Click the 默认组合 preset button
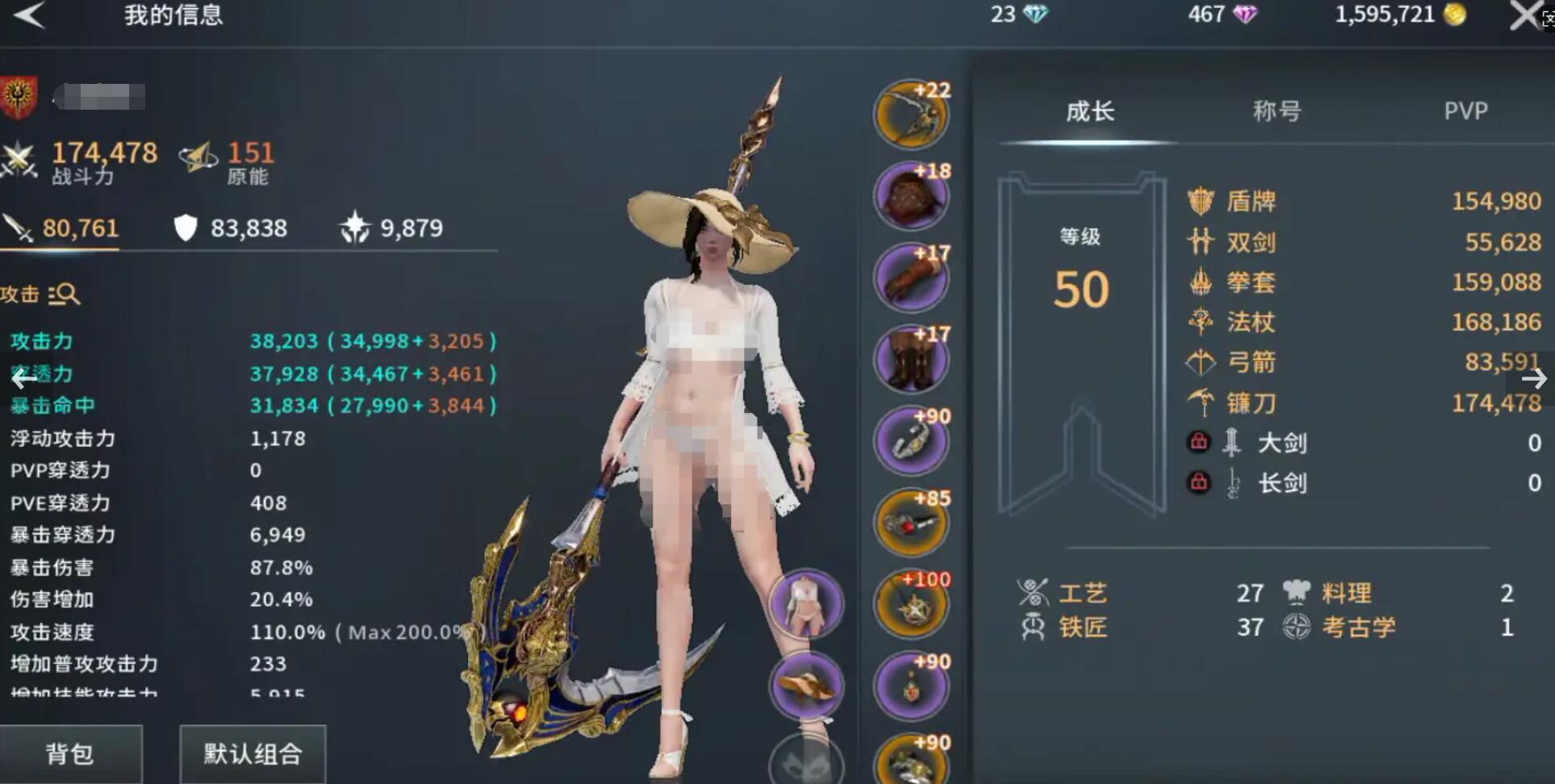Image resolution: width=1555 pixels, height=784 pixels. [252, 754]
